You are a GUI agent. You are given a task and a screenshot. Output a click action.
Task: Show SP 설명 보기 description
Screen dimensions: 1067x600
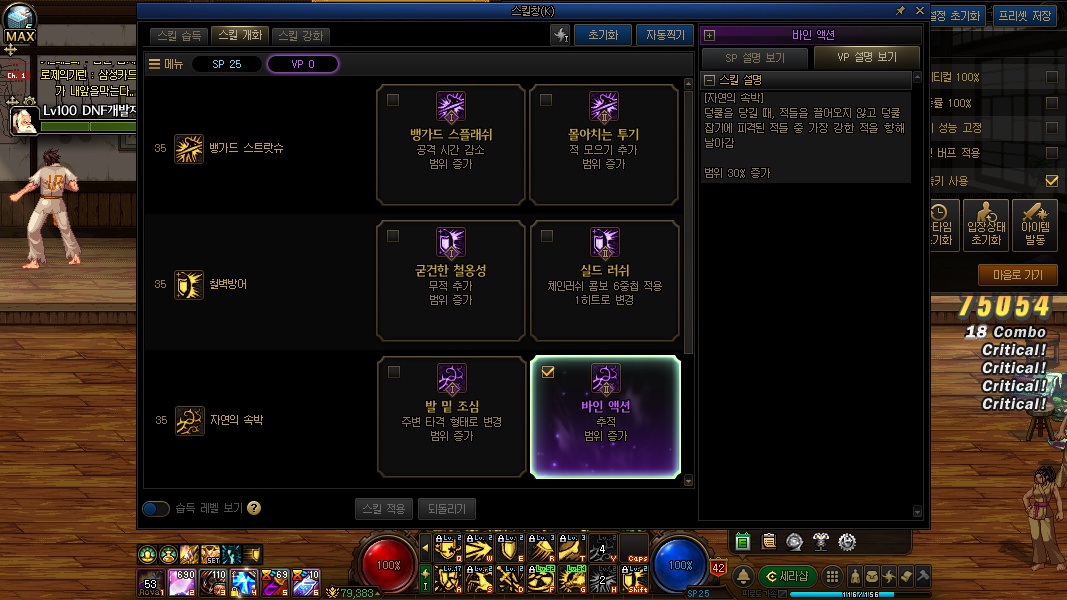click(755, 58)
